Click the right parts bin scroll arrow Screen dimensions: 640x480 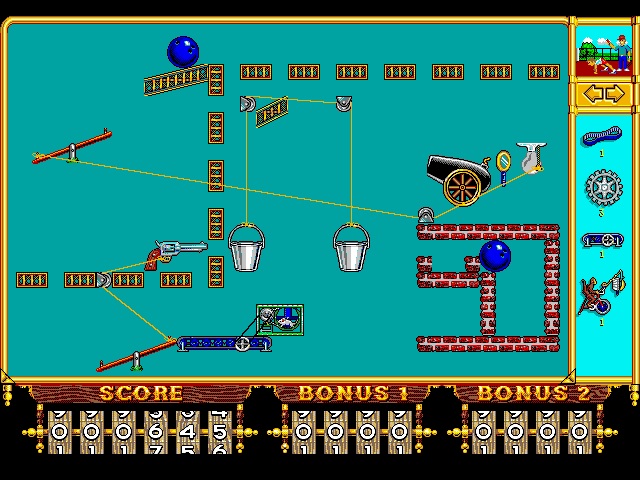tap(614, 94)
